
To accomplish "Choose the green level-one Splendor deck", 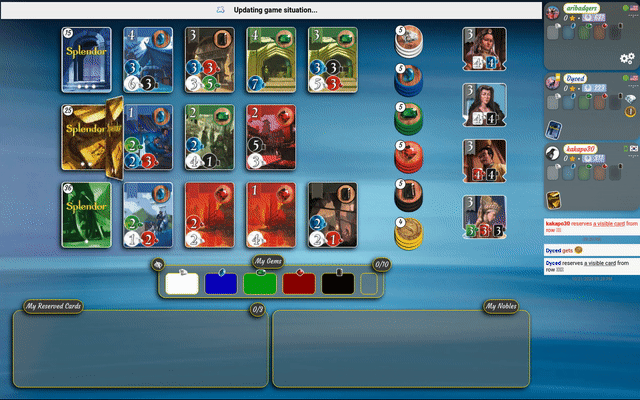I will [86, 214].
